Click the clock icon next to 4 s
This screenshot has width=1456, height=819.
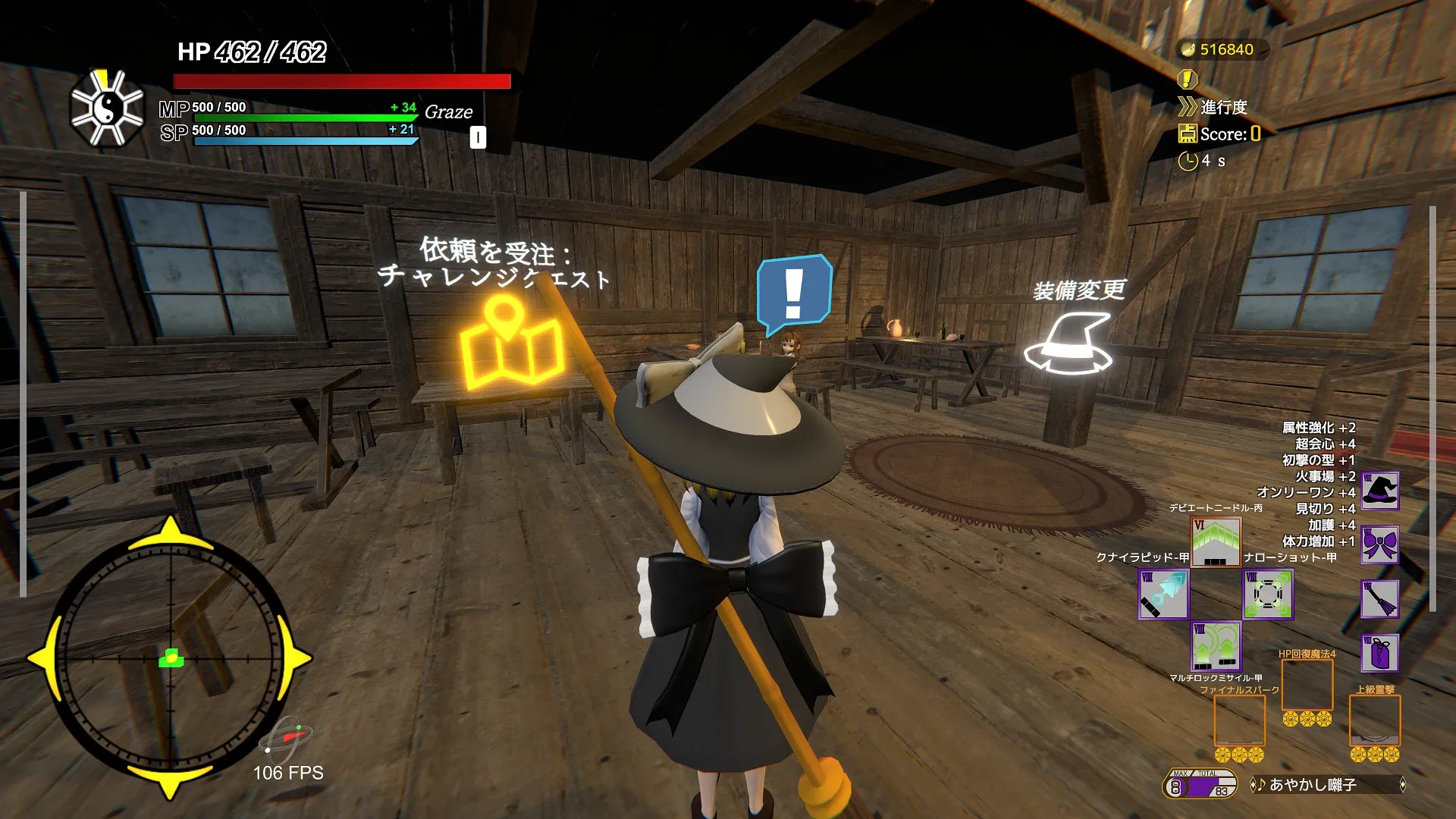(1187, 160)
